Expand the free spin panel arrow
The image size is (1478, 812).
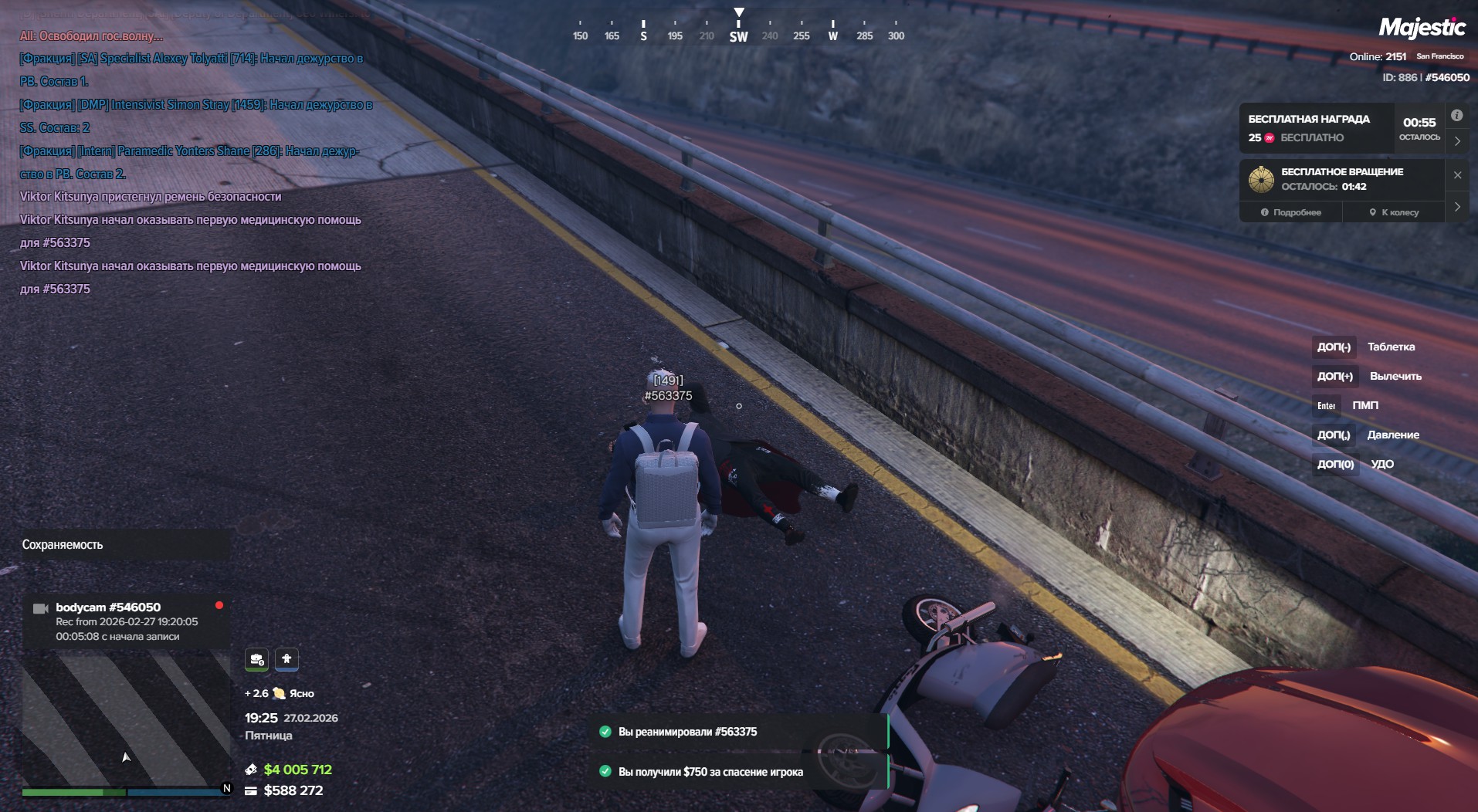point(1457,207)
